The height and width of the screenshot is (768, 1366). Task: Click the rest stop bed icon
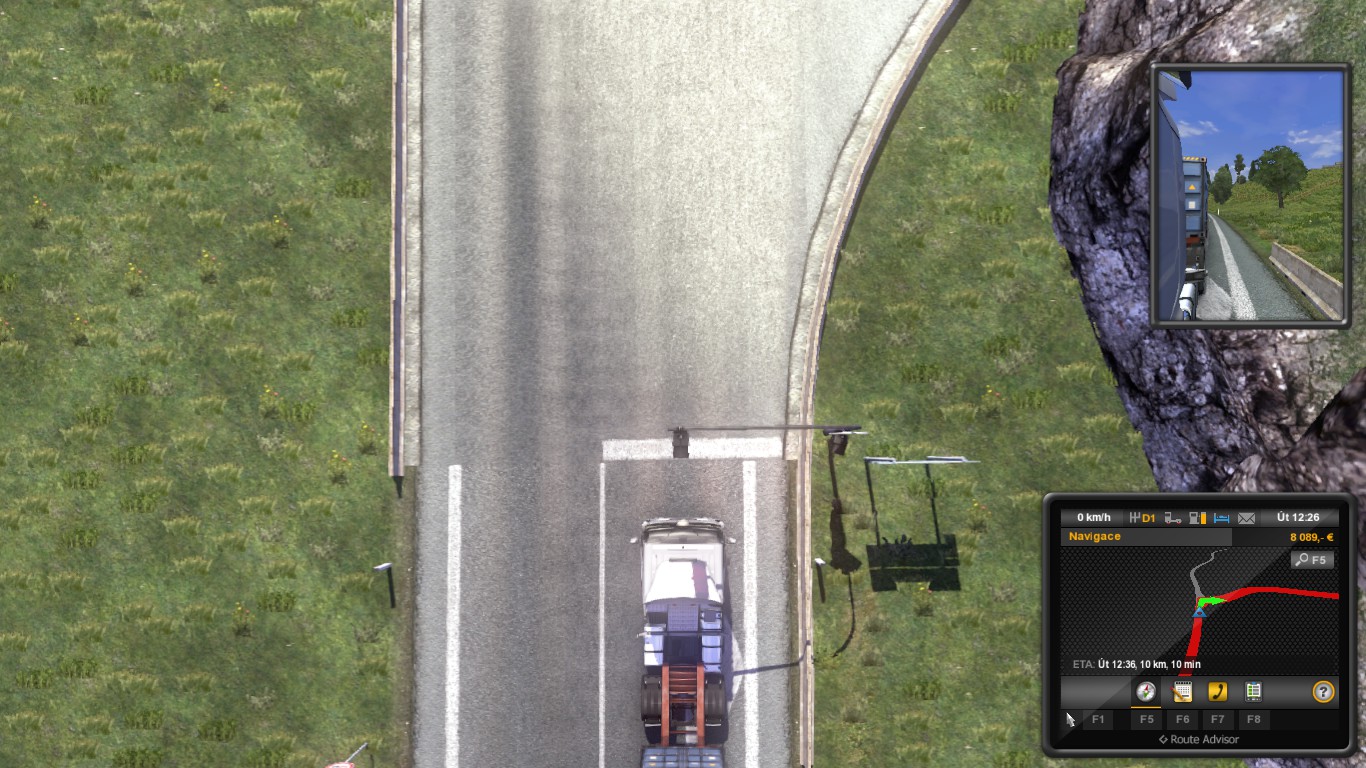[1221, 516]
